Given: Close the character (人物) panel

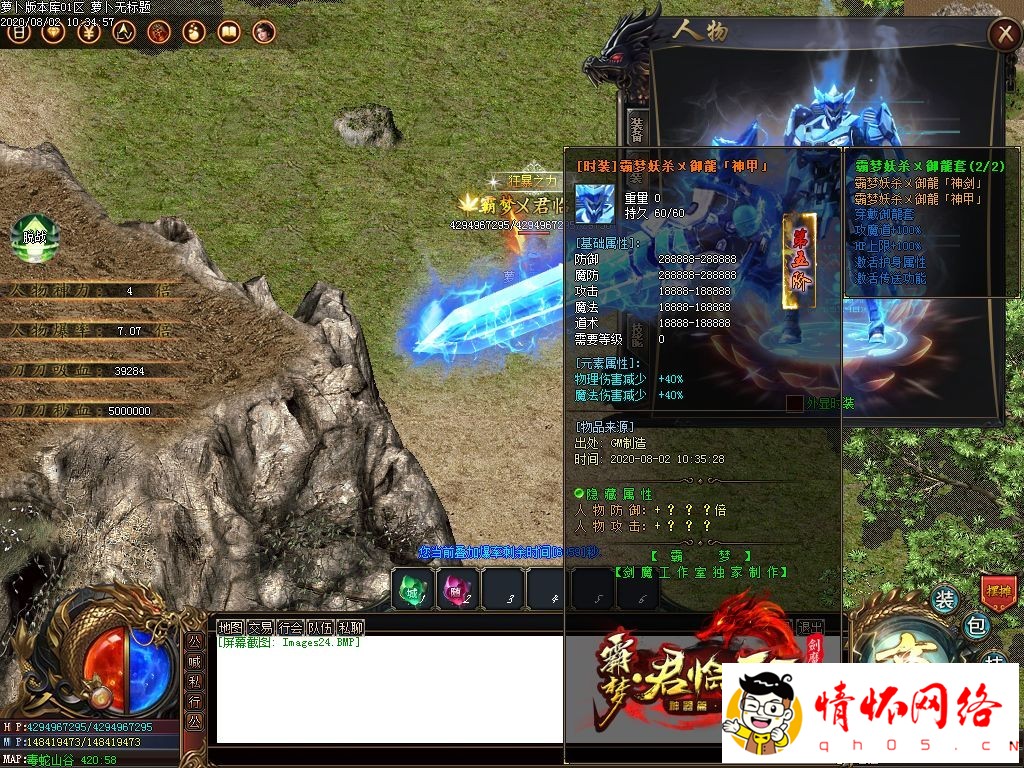Looking at the screenshot, I should [x=1003, y=35].
